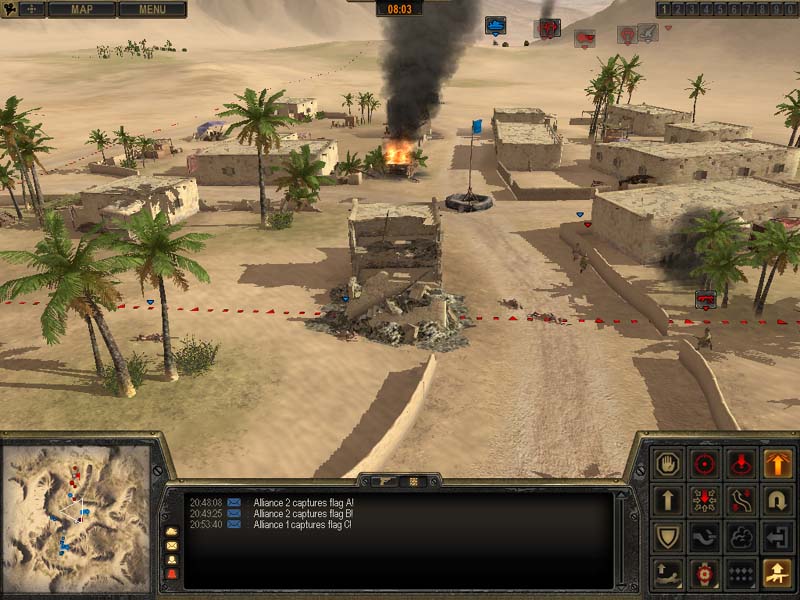This screenshot has width=800, height=600.
Task: Open the game MENU
Action: click(152, 10)
